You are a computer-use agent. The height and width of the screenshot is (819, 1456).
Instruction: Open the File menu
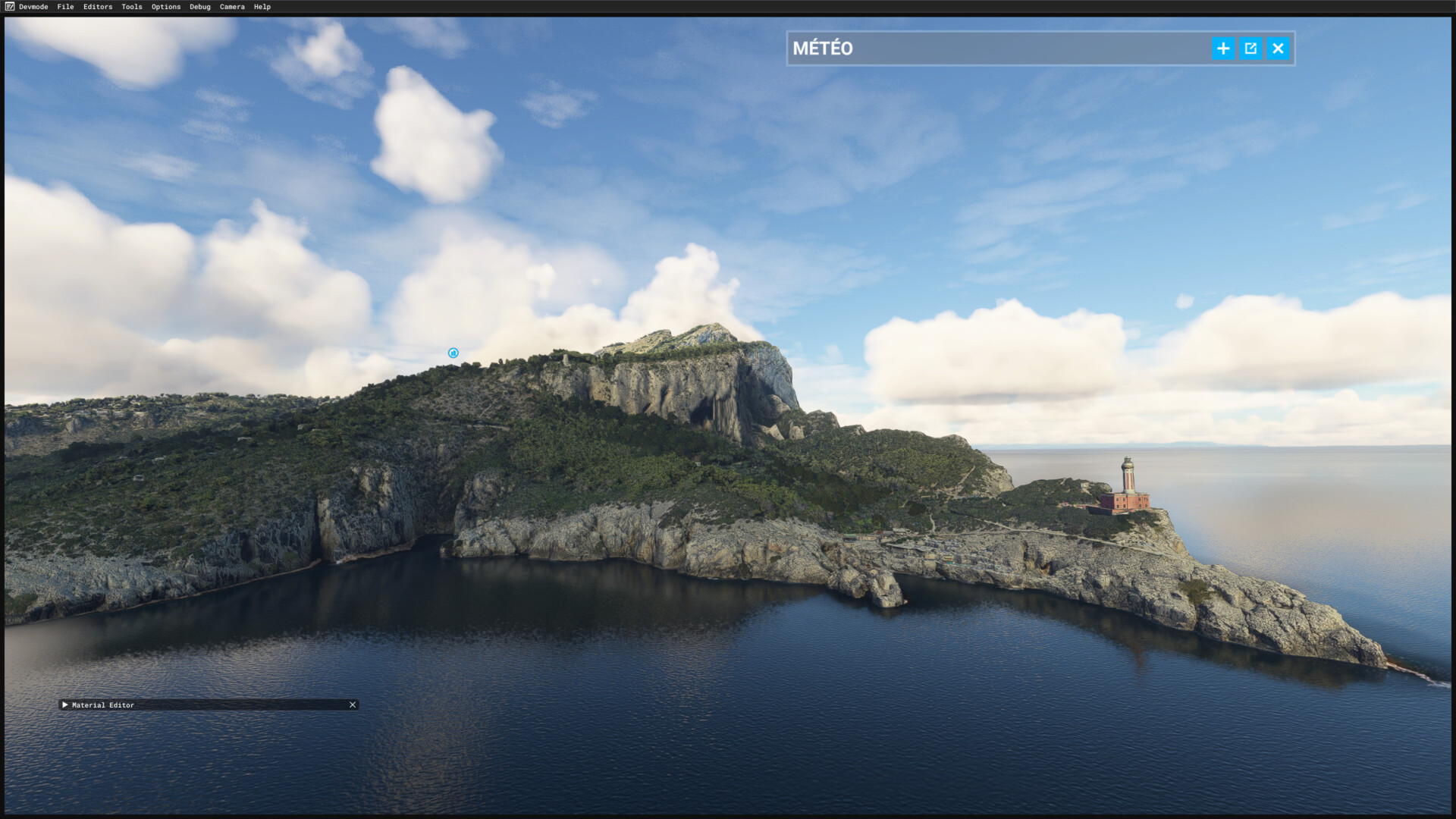click(x=65, y=7)
